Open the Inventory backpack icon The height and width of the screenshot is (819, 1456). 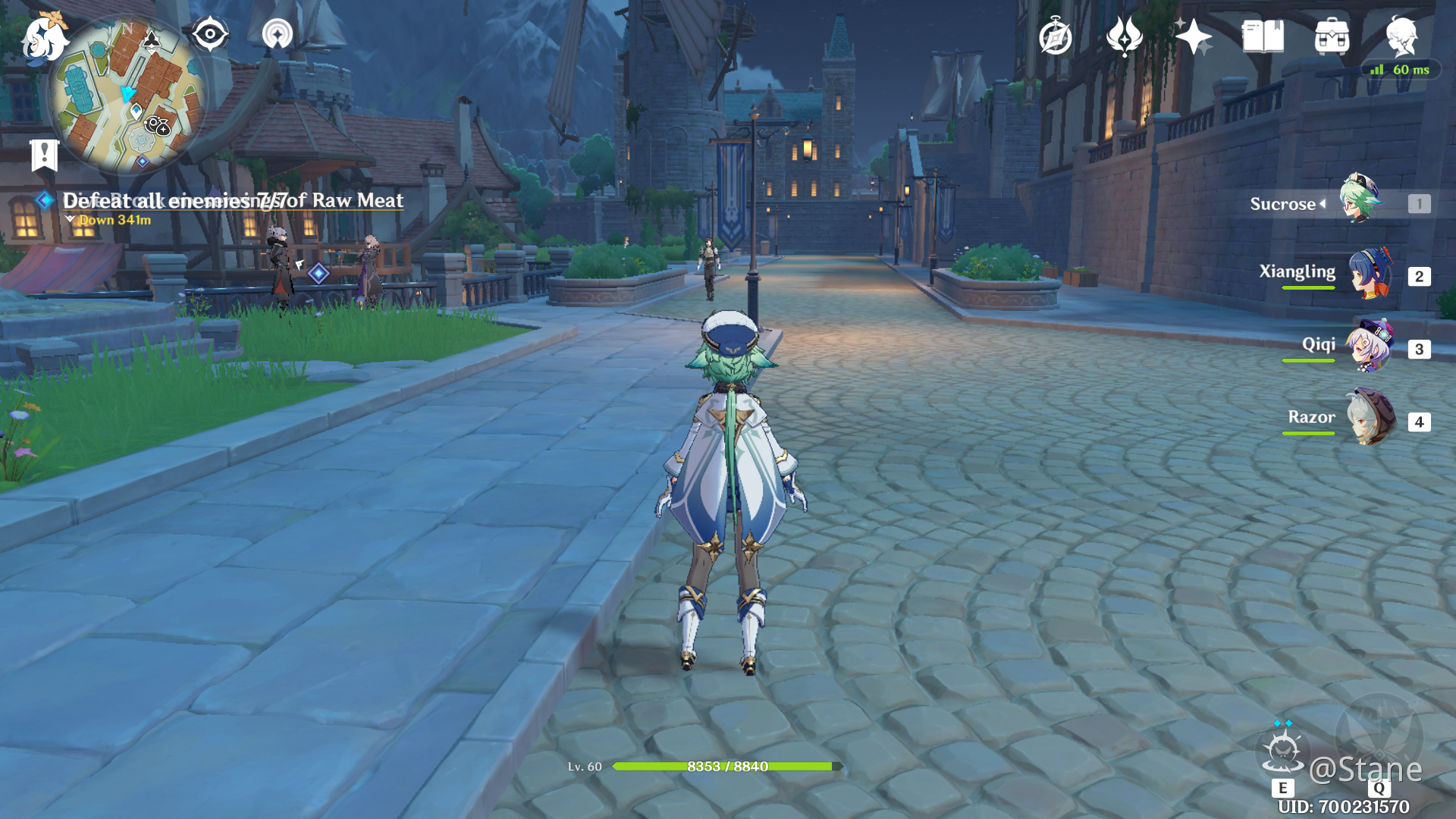click(1333, 35)
